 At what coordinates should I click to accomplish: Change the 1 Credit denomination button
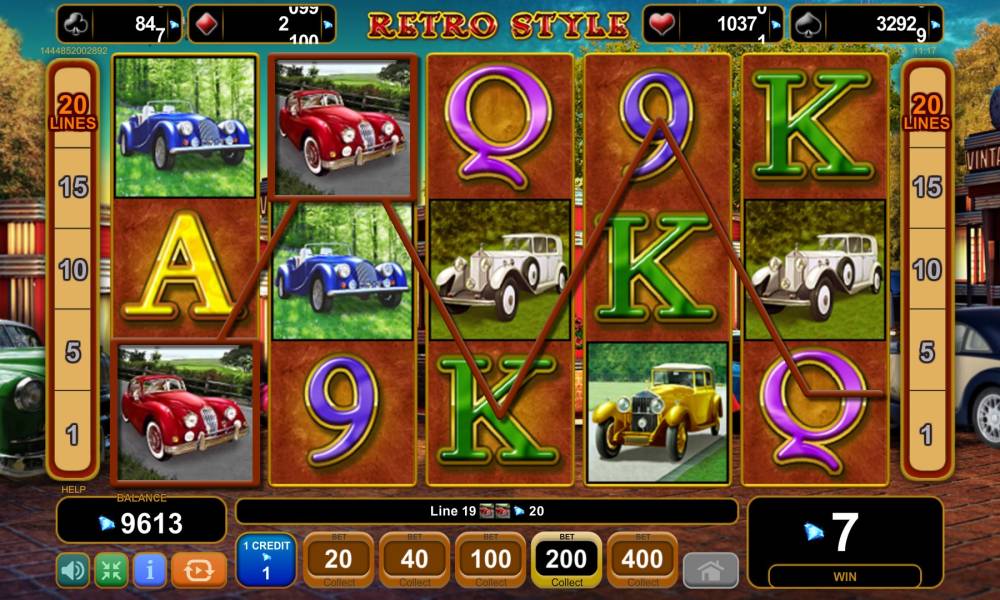pos(265,561)
